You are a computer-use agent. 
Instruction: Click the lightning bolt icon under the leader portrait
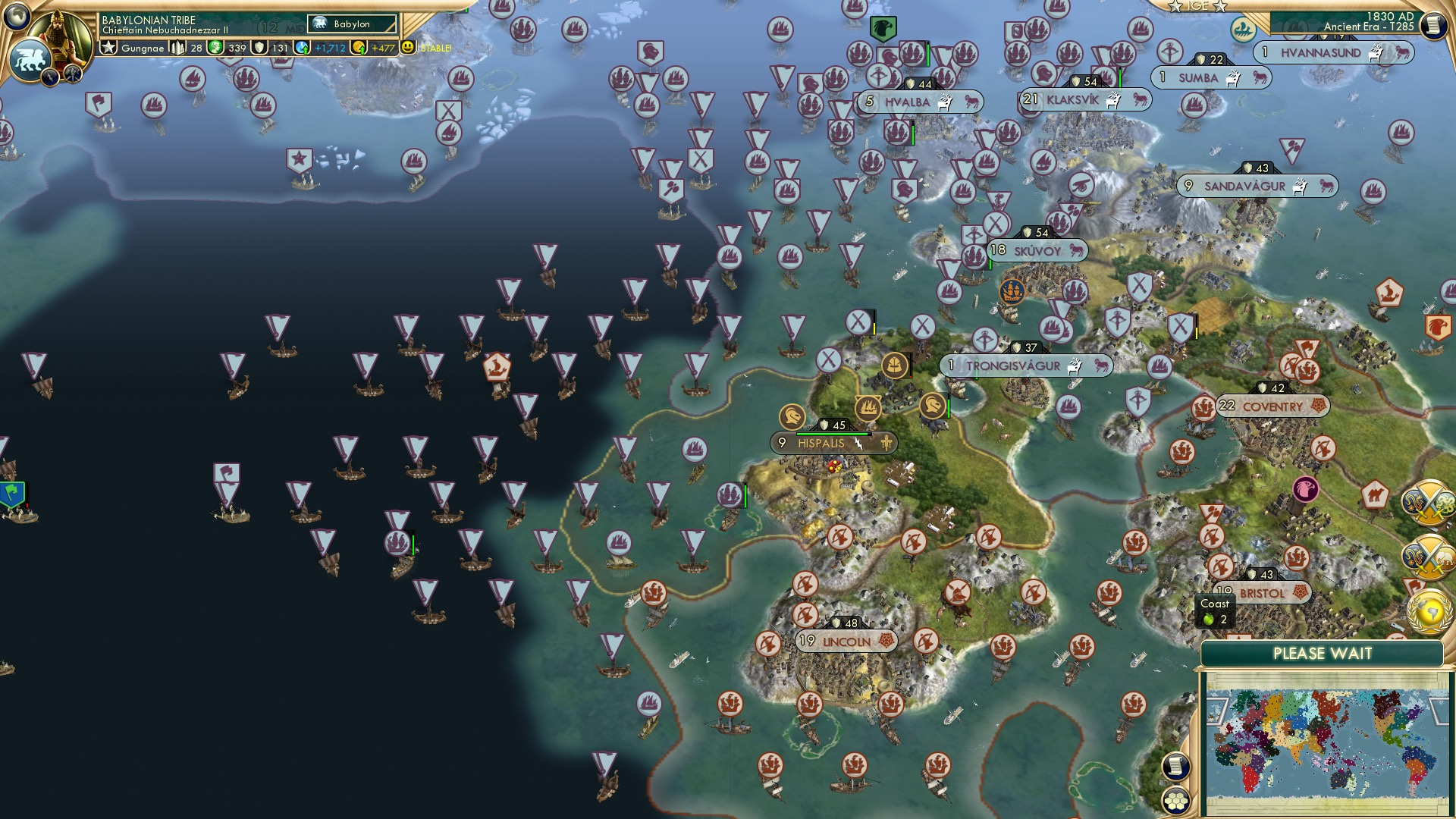click(50, 79)
